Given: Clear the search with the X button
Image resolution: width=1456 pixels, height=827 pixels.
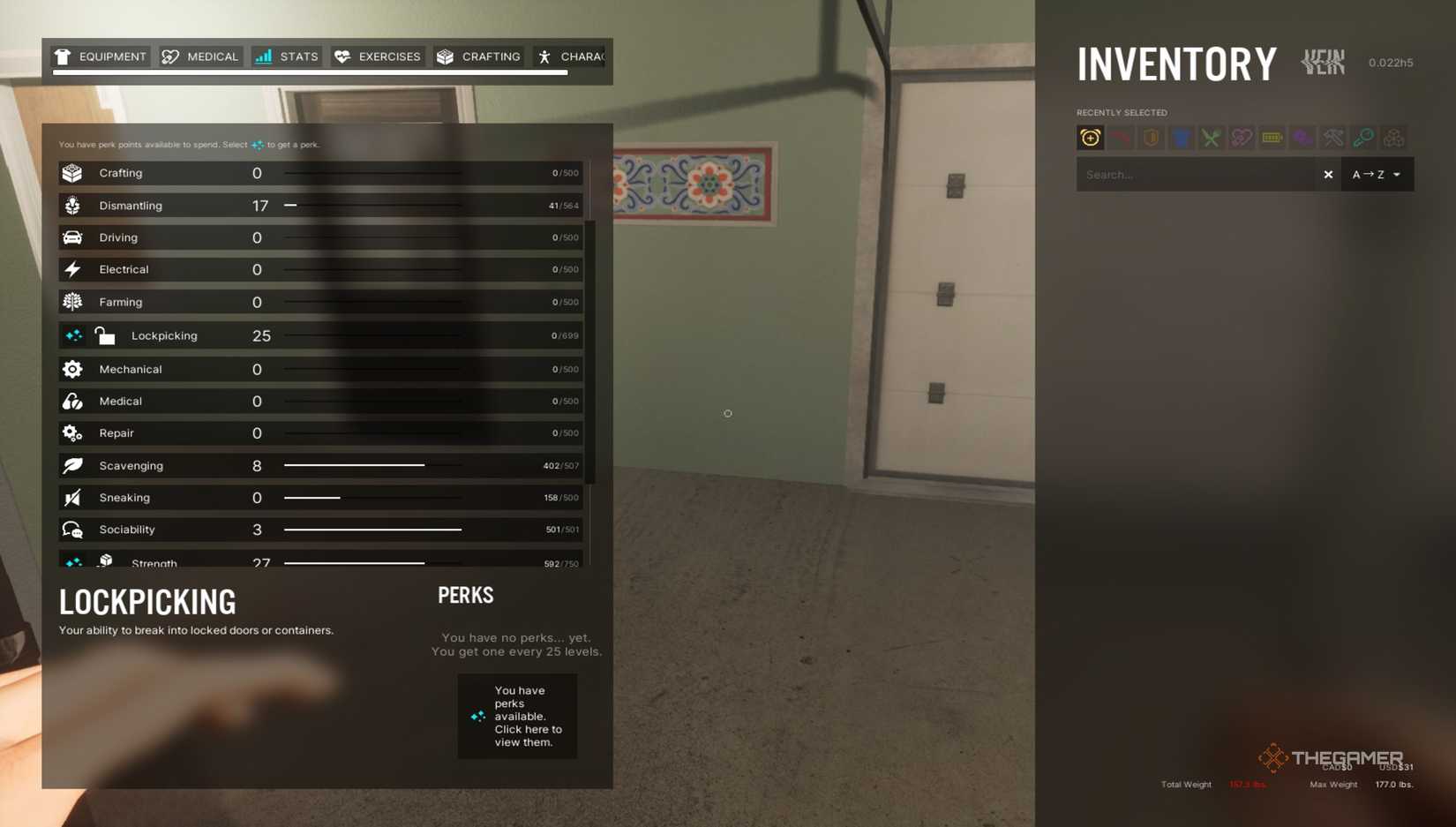Looking at the screenshot, I should tap(1328, 174).
